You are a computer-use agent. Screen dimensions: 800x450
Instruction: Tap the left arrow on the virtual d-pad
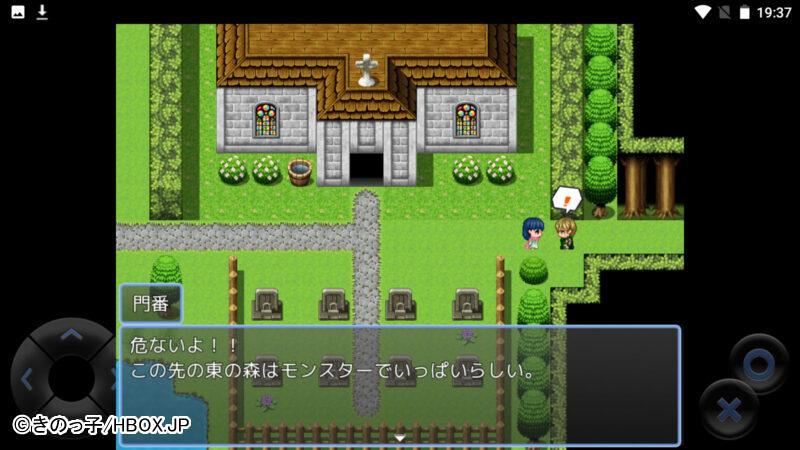[x=27, y=379]
